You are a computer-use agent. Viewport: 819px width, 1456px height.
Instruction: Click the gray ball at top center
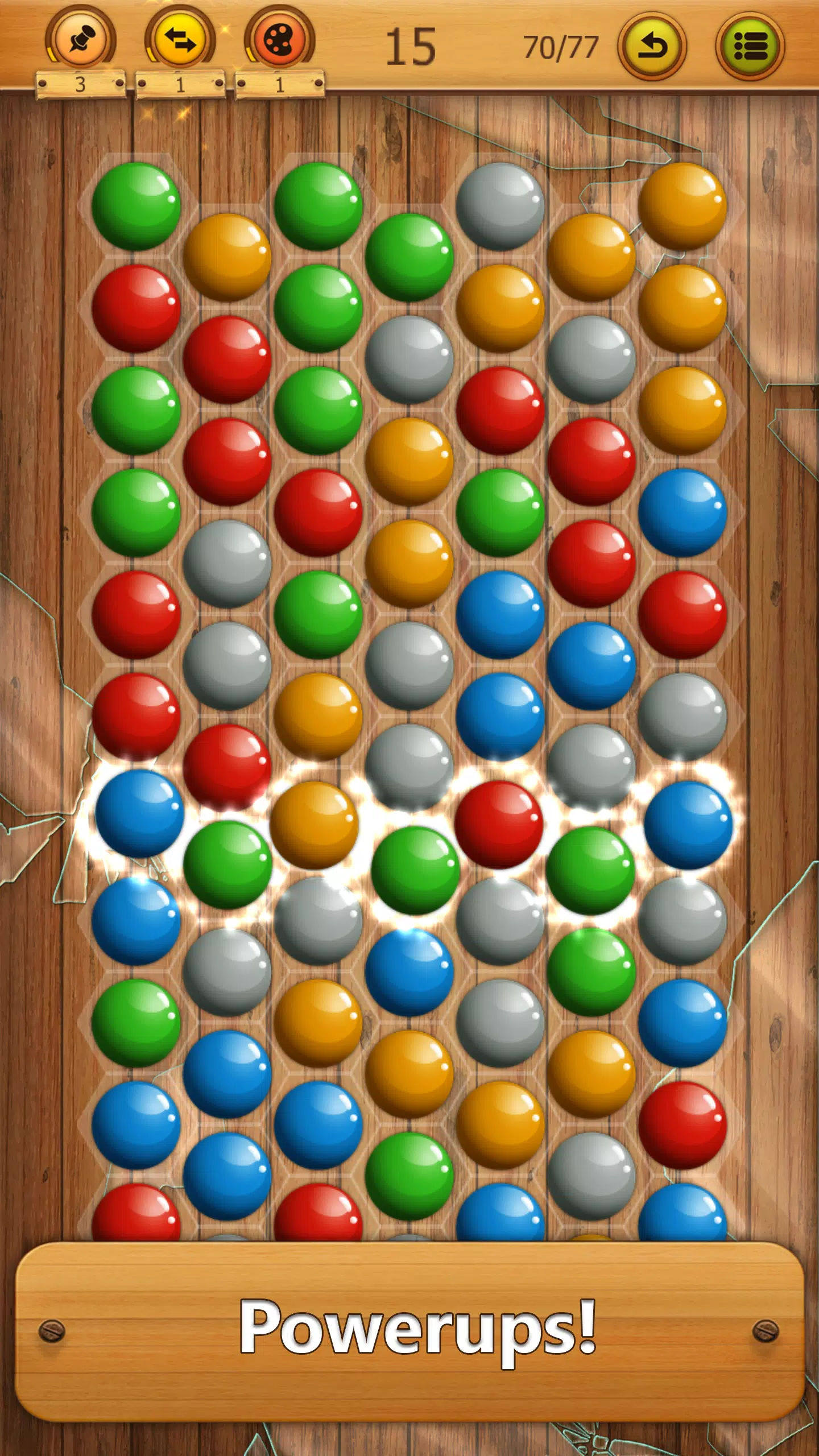500,205
